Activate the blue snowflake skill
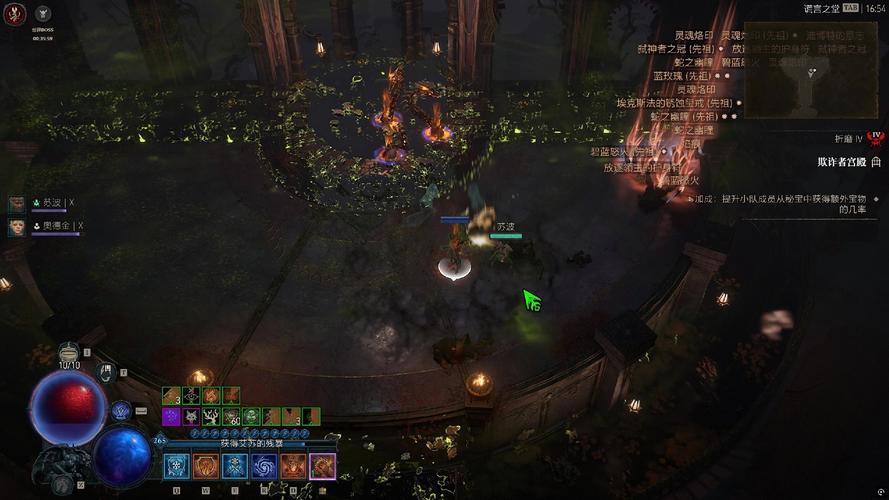This screenshot has width=889, height=500. point(177,466)
